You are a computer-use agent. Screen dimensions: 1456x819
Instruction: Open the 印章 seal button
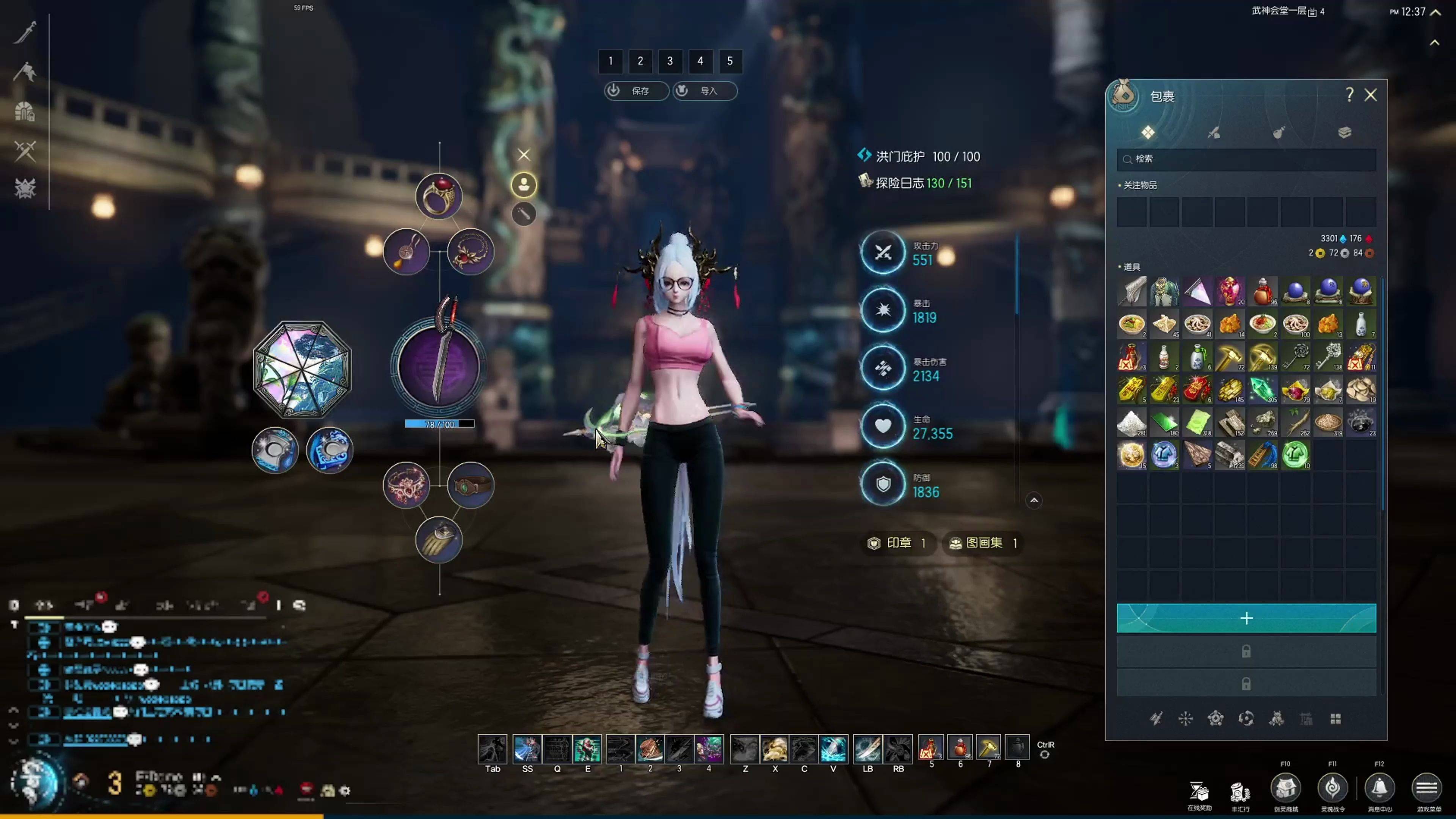[897, 543]
